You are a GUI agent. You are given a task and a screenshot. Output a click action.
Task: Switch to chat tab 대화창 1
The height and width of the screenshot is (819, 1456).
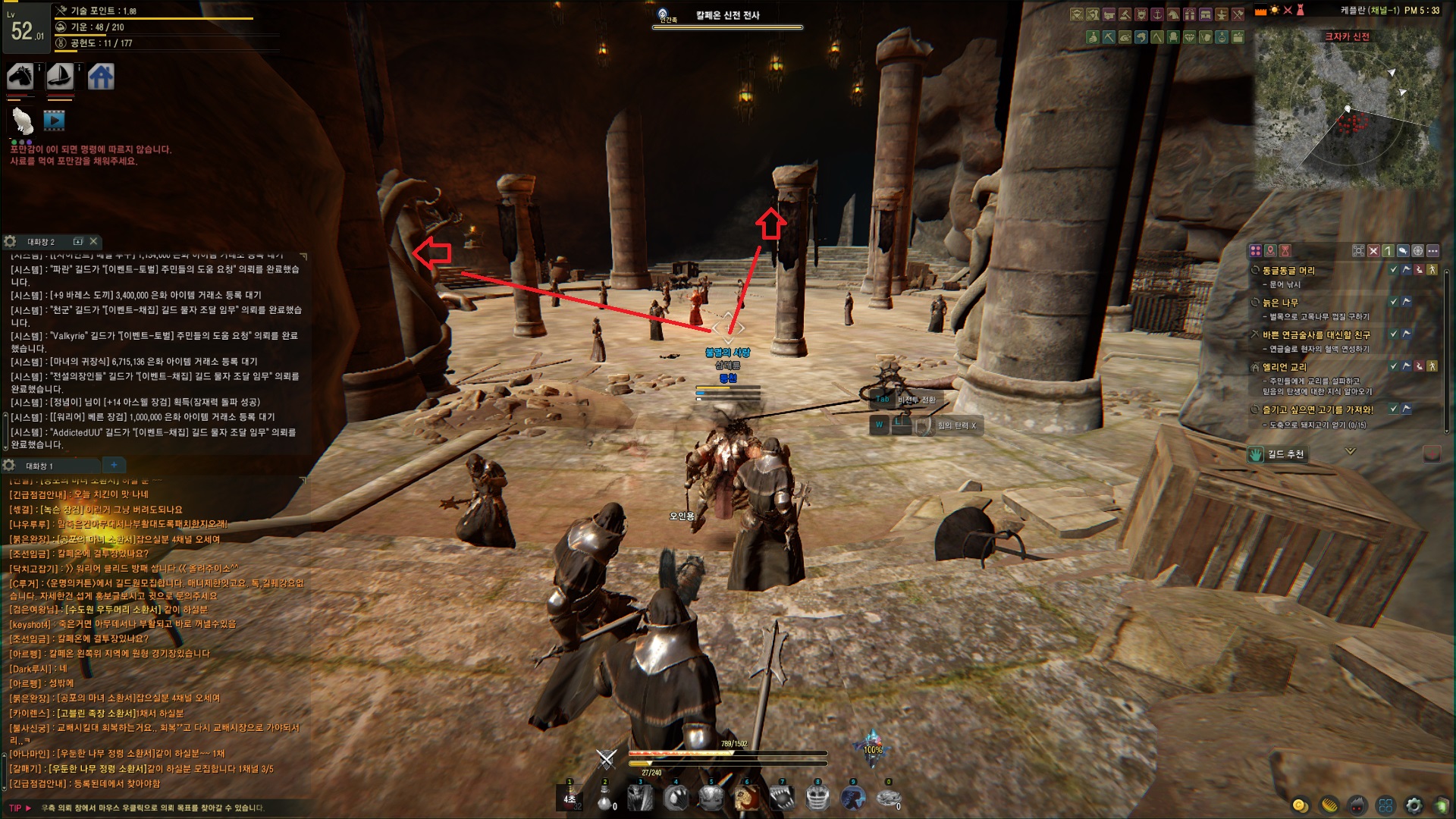(x=39, y=466)
